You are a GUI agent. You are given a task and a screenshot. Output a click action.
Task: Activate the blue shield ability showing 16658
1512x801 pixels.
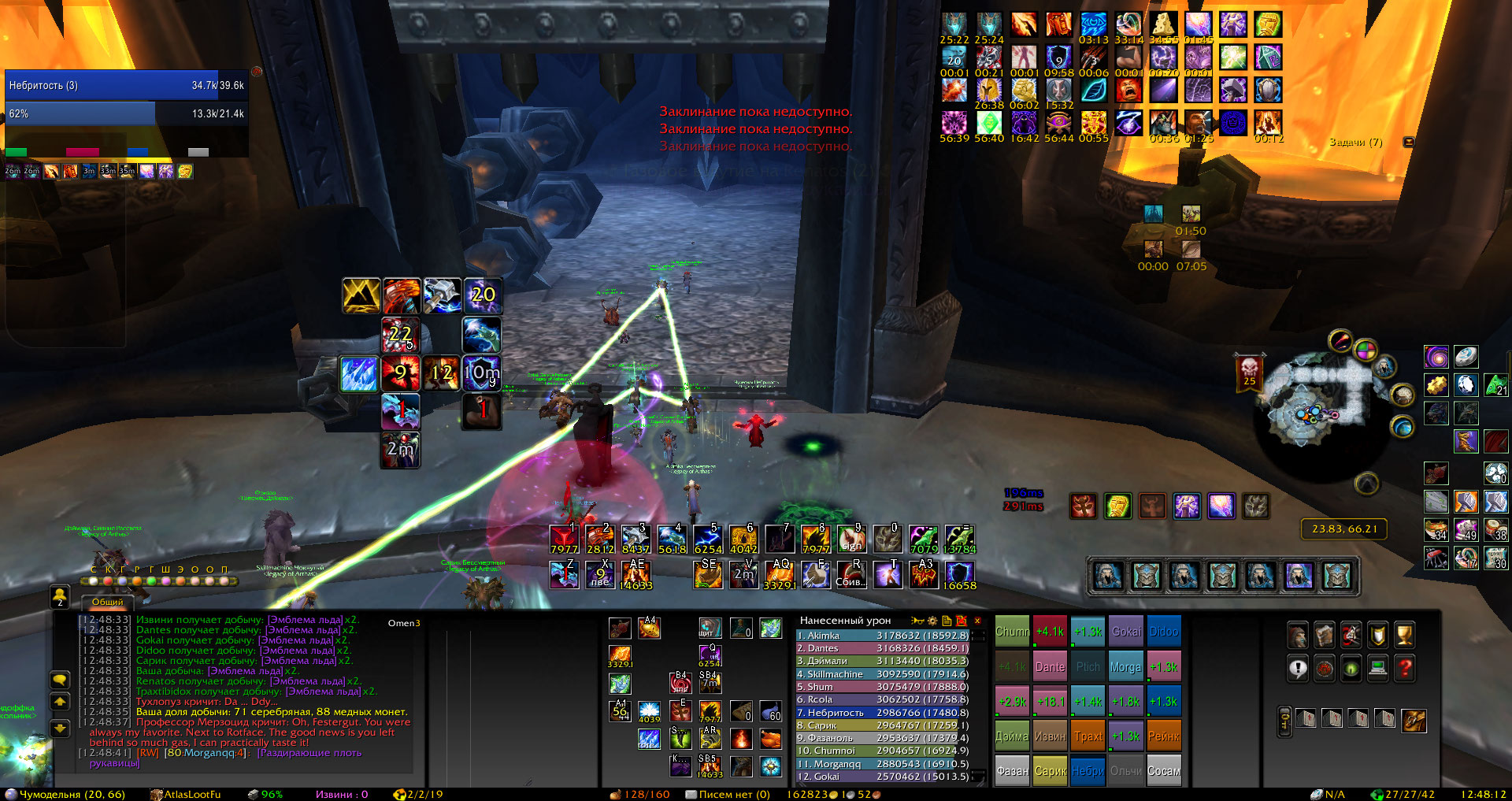click(x=959, y=574)
